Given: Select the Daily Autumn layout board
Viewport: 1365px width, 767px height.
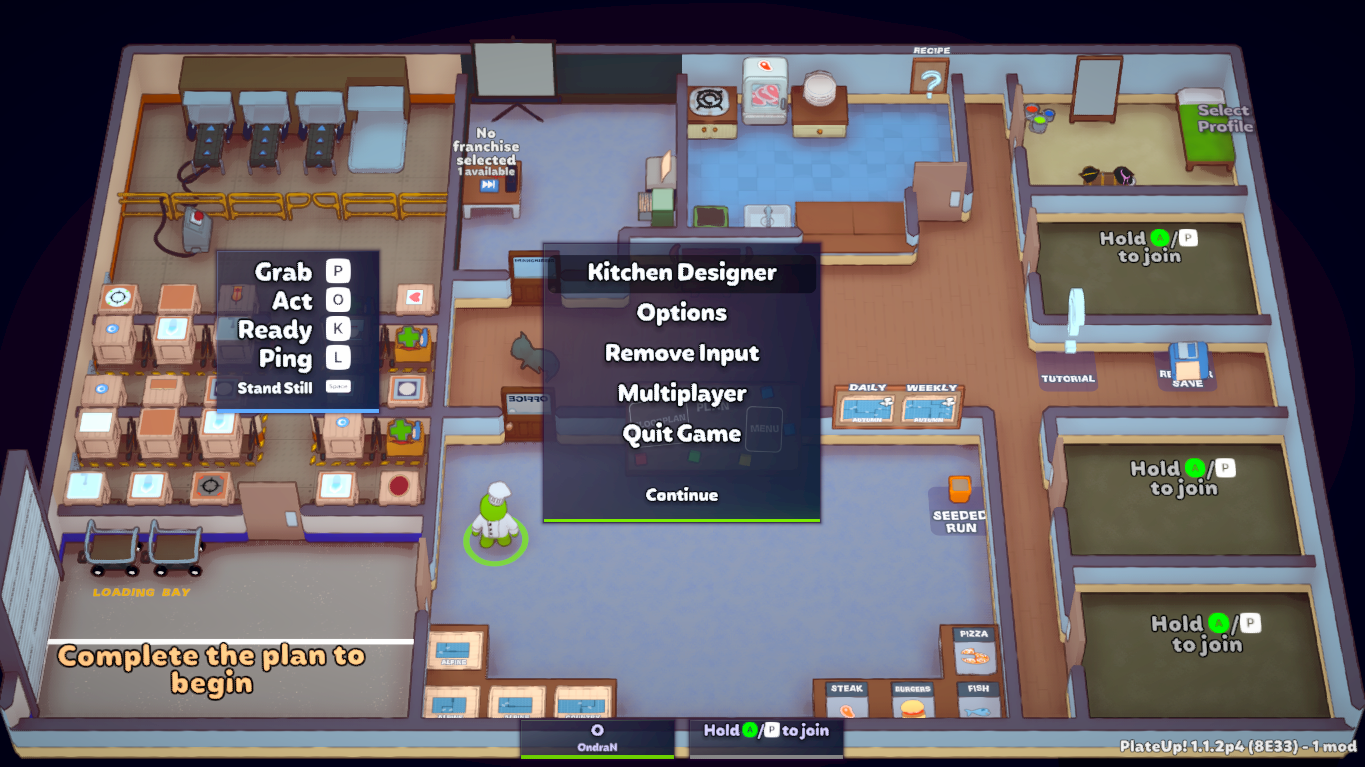Looking at the screenshot, I should coord(868,408).
